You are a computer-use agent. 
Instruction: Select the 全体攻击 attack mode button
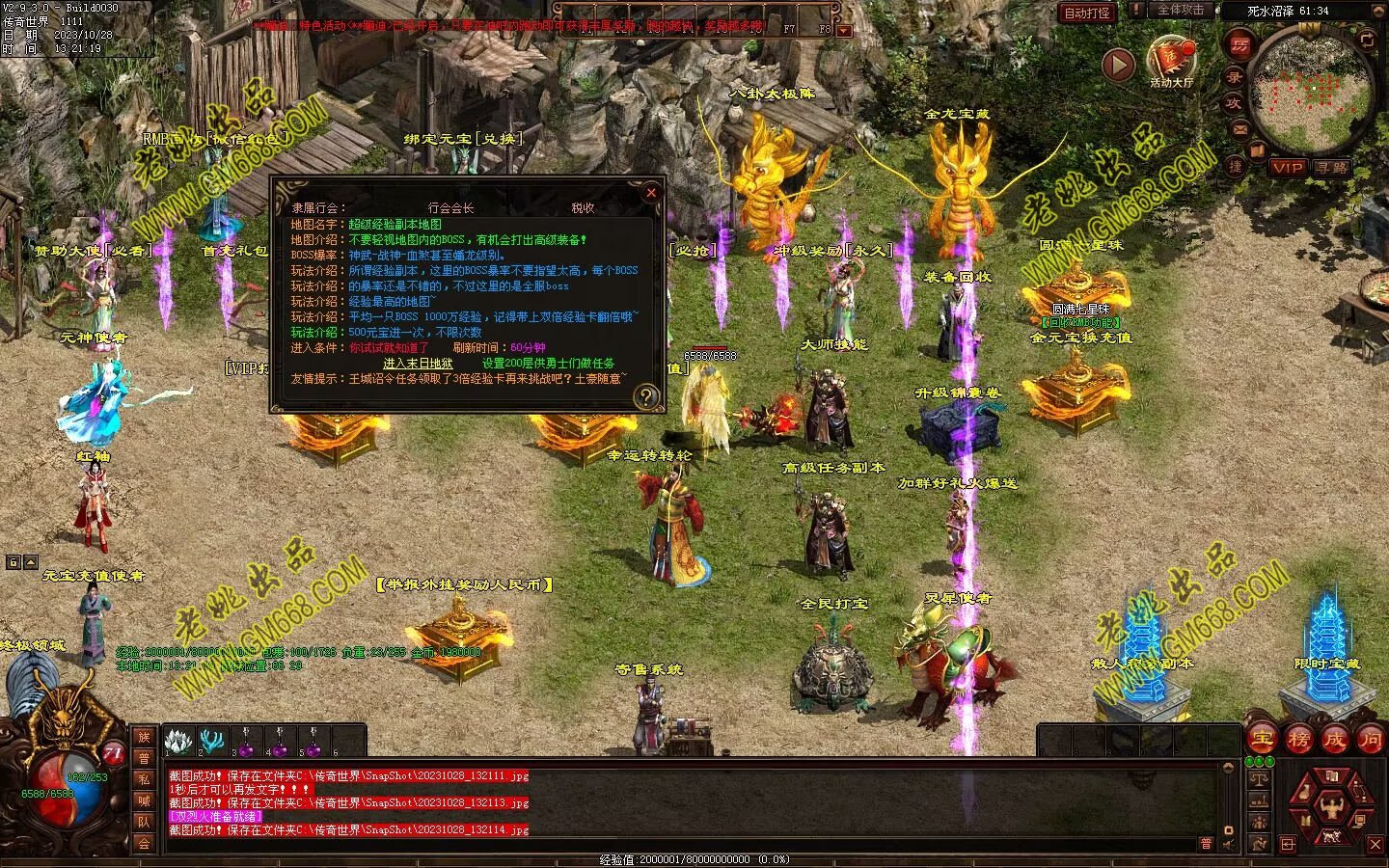point(1180,11)
